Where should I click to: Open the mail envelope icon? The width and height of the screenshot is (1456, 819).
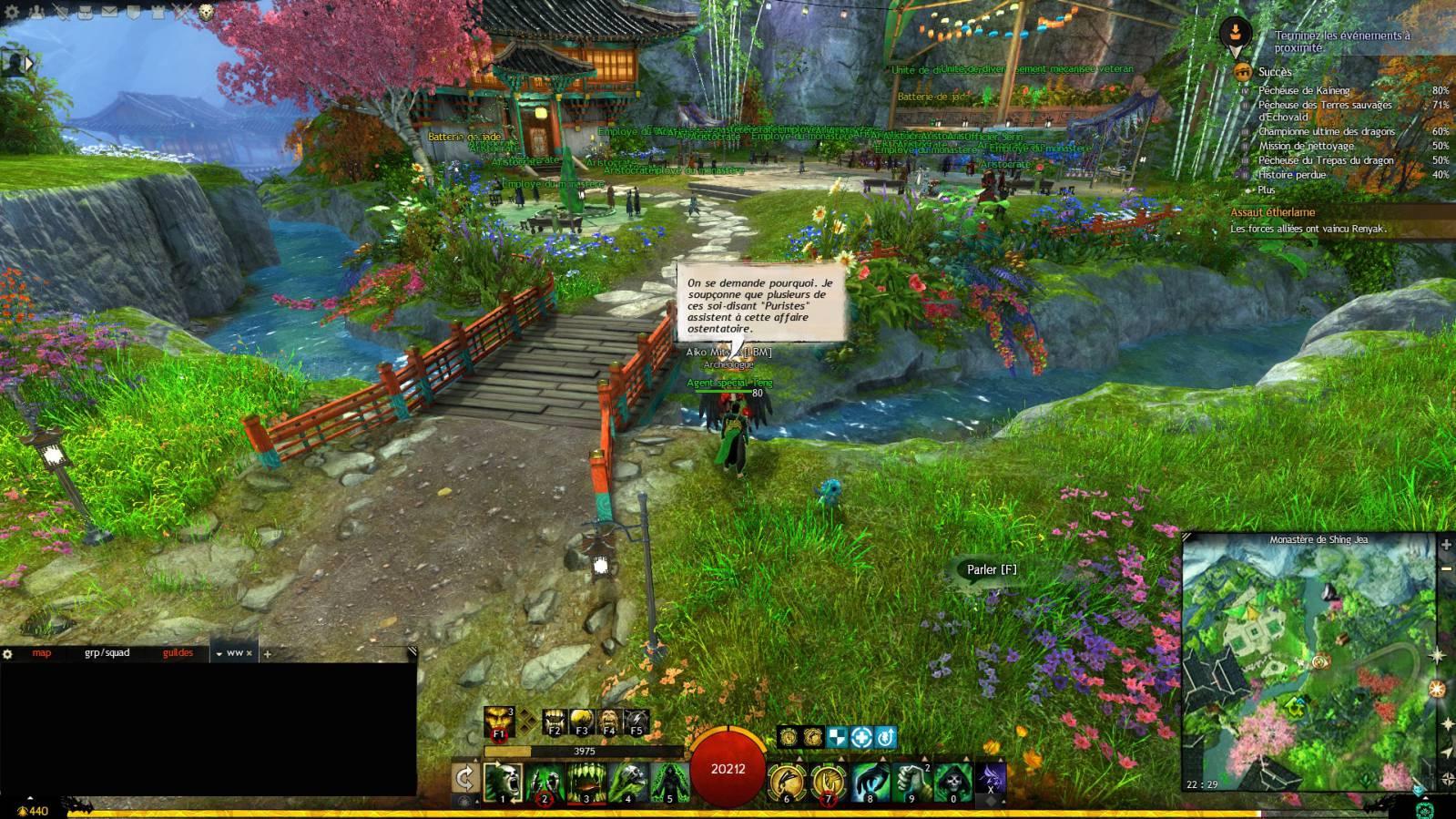pos(109,12)
